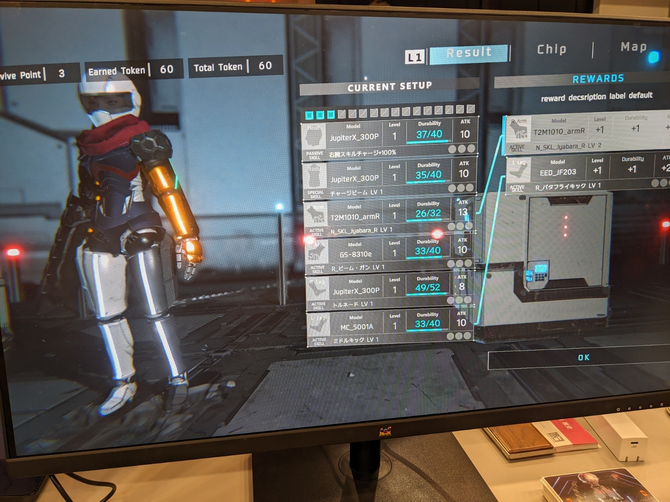This screenshot has height=502, width=670.
Task: Select the GS-8310e setup row
Action: [x=390, y=253]
